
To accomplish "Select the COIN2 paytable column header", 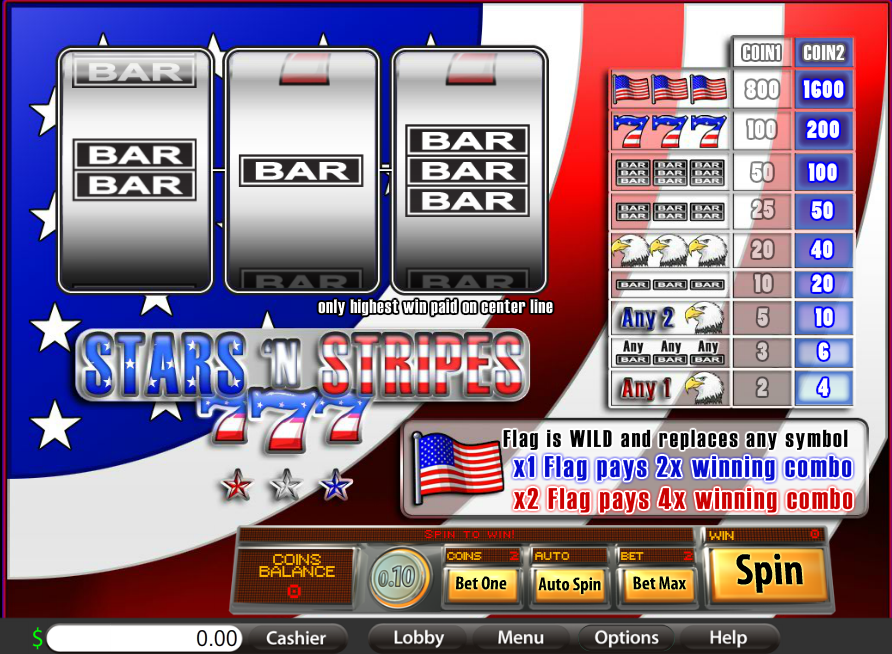I will 824,53.
